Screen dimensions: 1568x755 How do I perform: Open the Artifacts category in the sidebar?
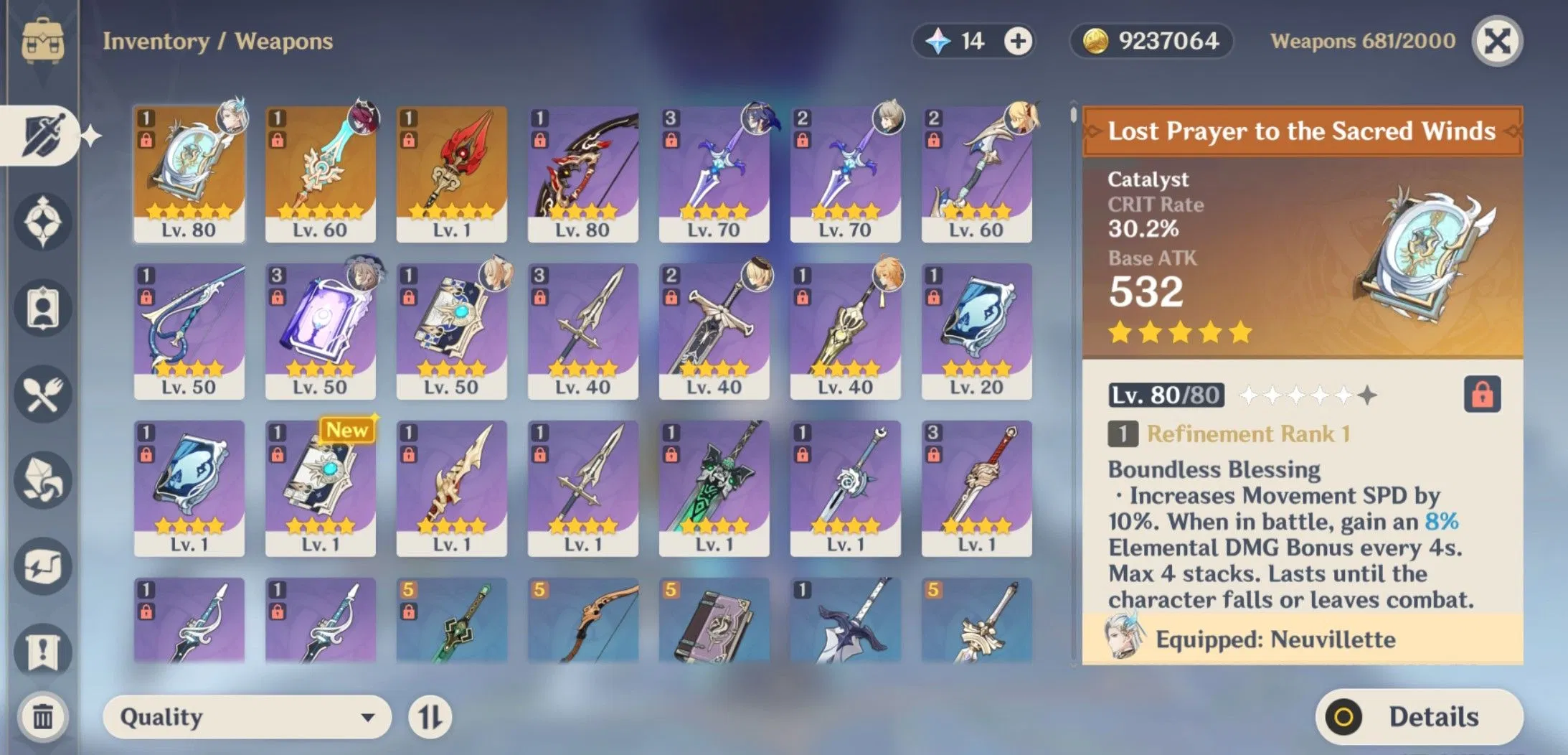[x=43, y=222]
